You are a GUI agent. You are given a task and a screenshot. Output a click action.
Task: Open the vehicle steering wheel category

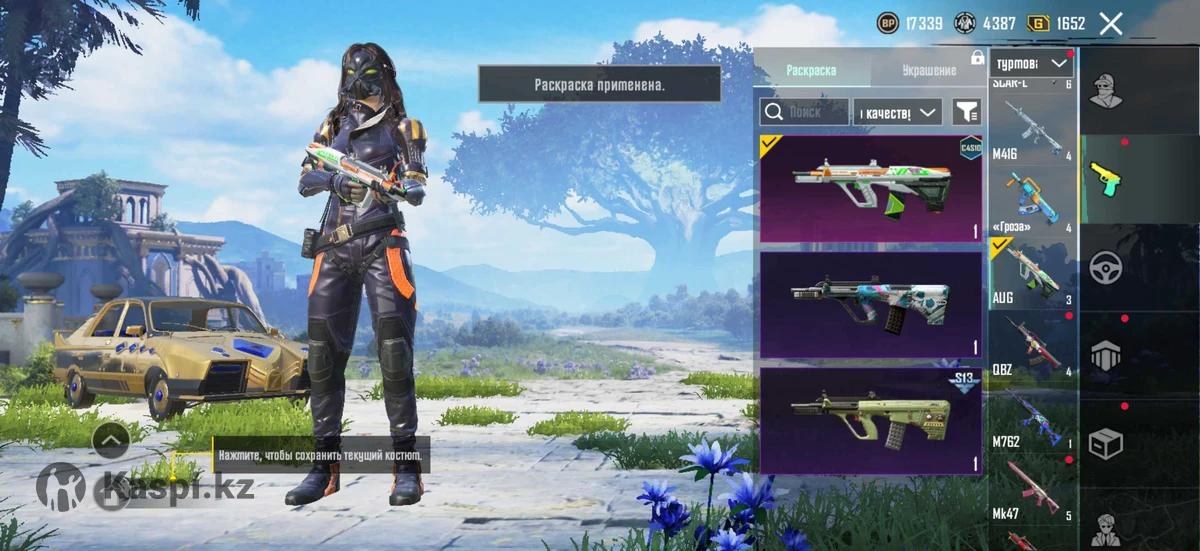pyautogui.click(x=1105, y=266)
